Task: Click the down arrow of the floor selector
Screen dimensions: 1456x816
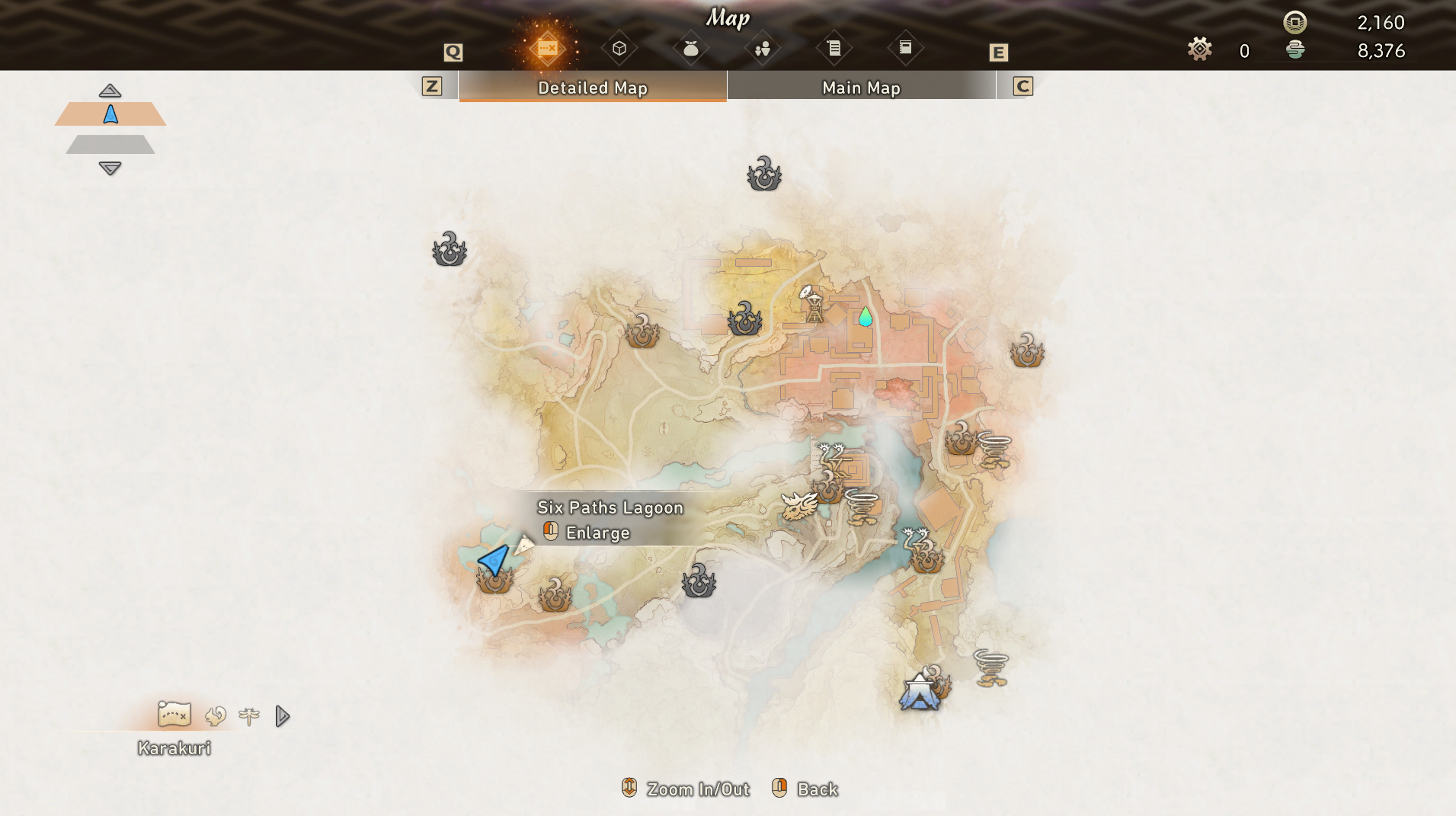Action: pos(110,168)
